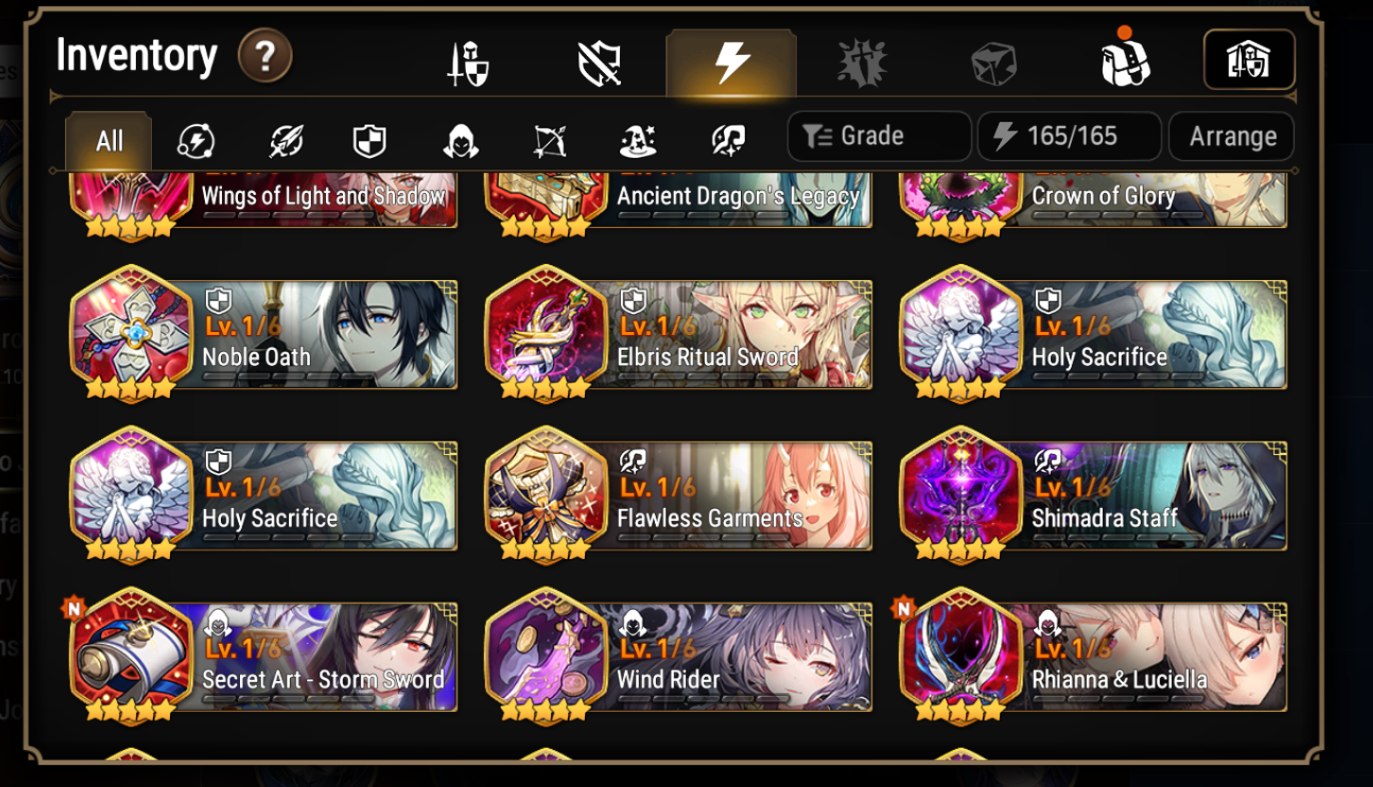Open the Inventory help icon

264,57
